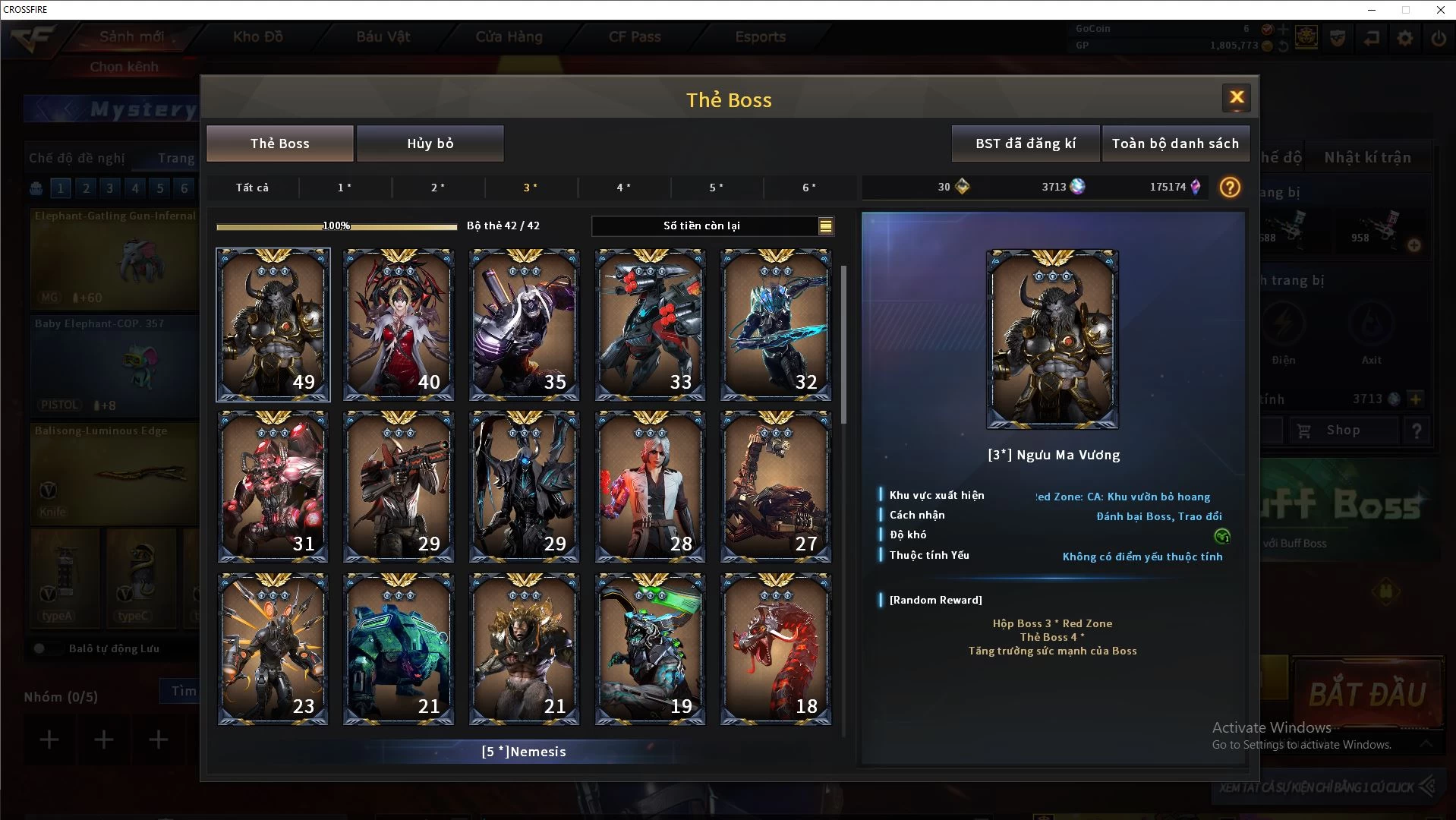Pick the red-dress boss card numbered 40
The width and height of the screenshot is (1456, 820).
[399, 325]
